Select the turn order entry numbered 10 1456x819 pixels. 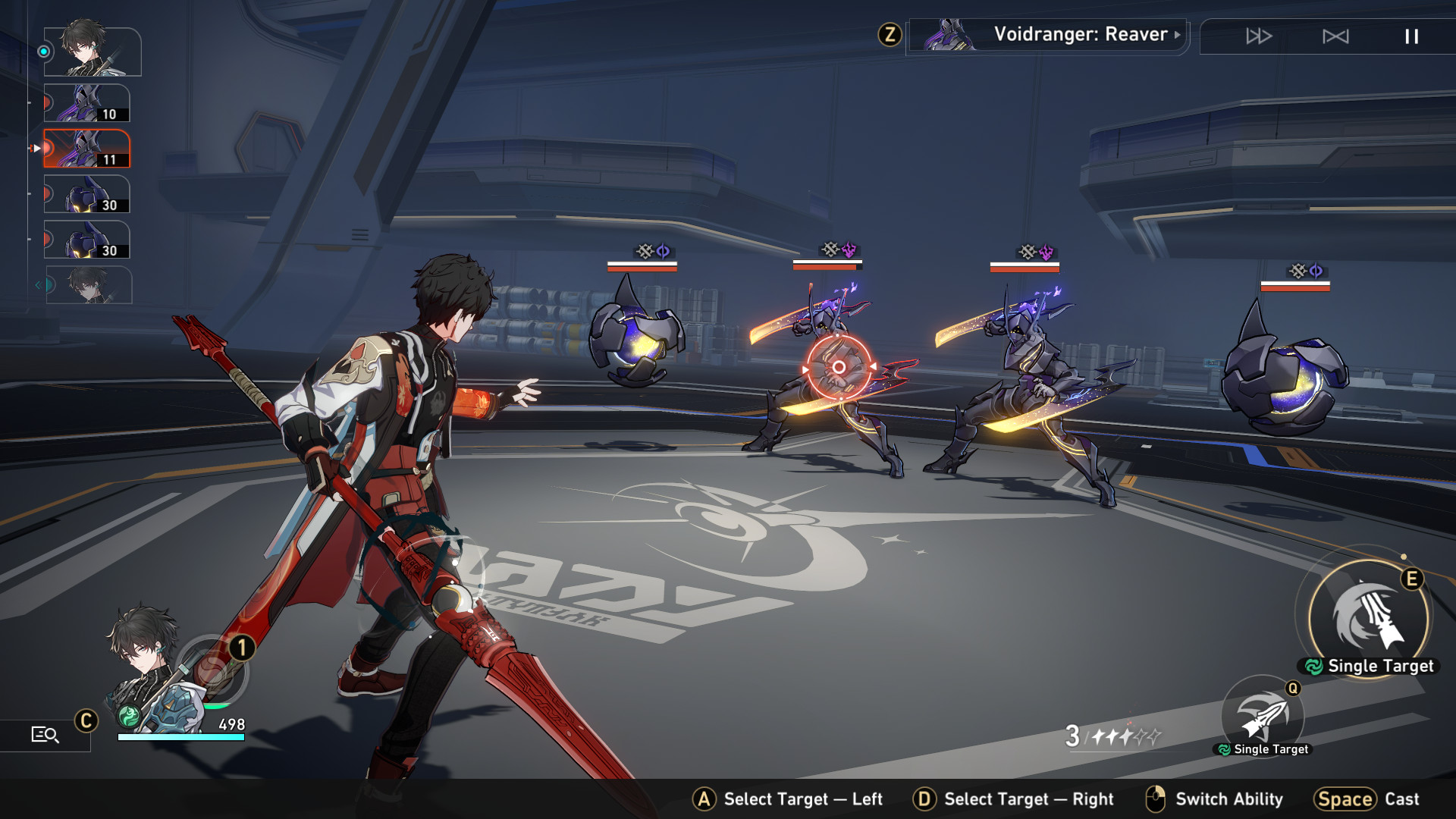87,103
